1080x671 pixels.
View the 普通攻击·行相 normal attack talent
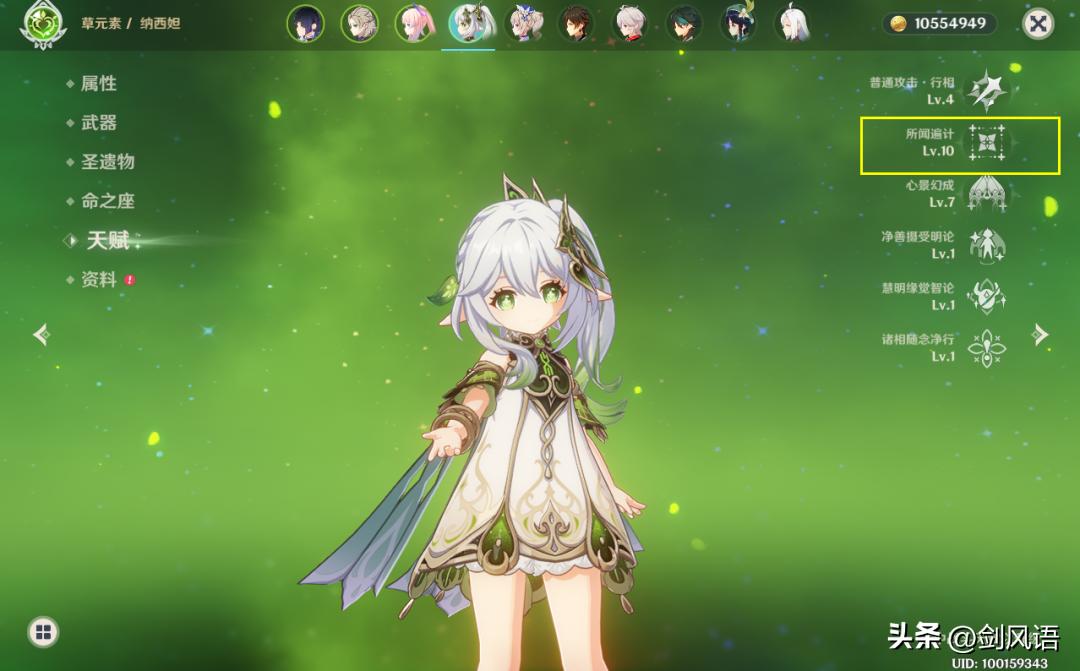[986, 91]
